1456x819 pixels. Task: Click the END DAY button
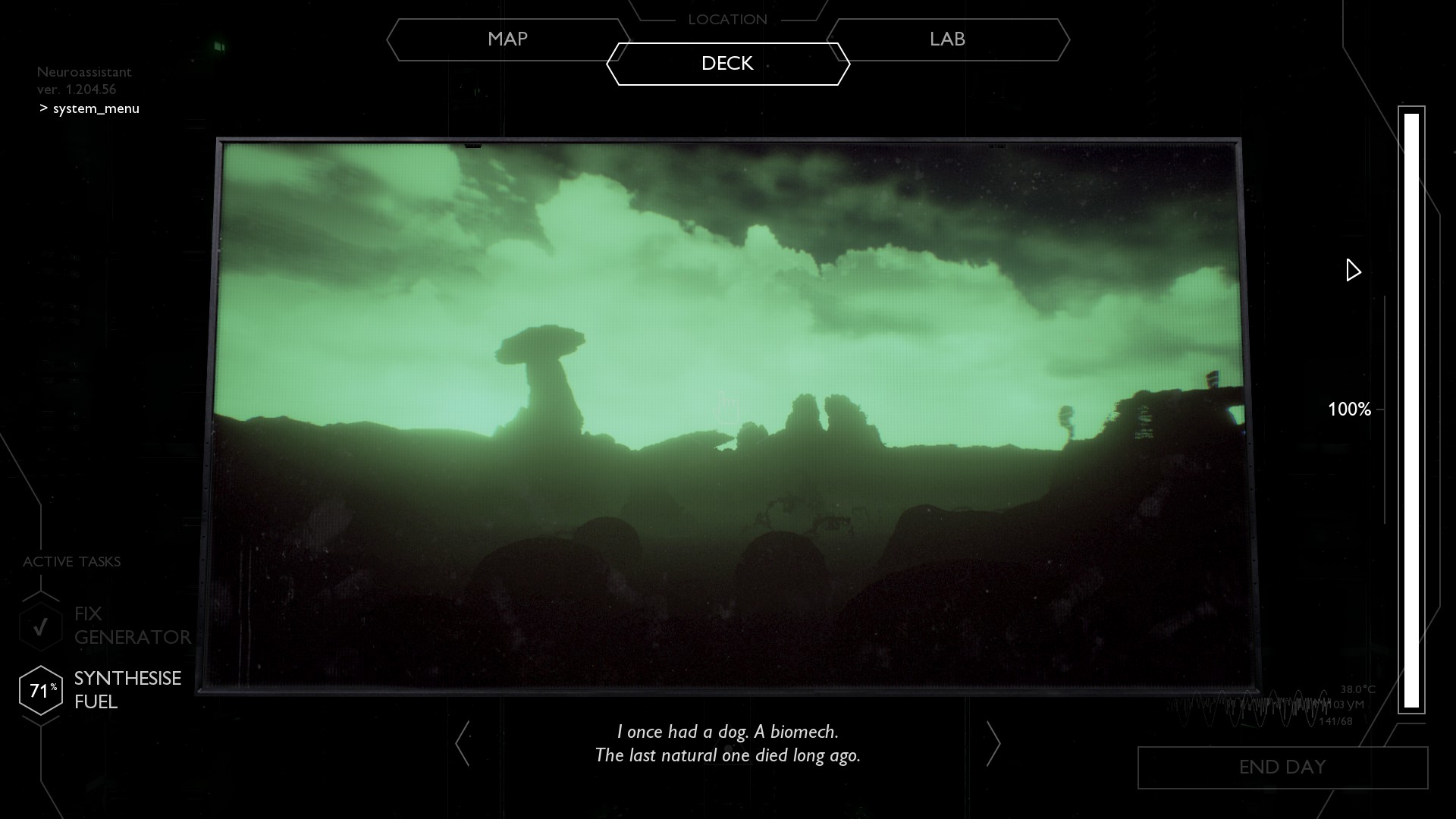click(1282, 767)
